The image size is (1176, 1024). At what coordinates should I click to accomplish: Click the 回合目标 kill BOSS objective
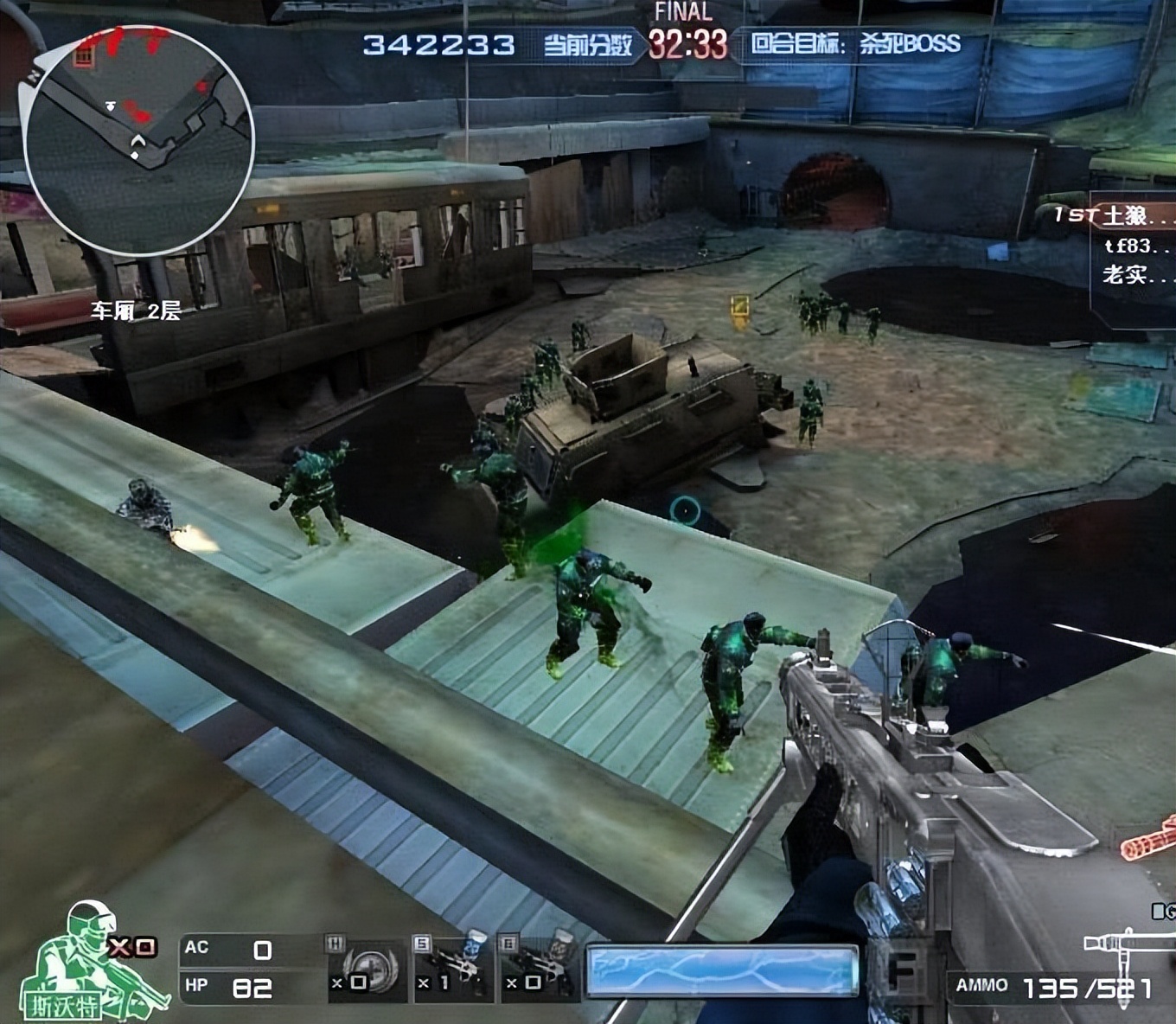[x=854, y=43]
